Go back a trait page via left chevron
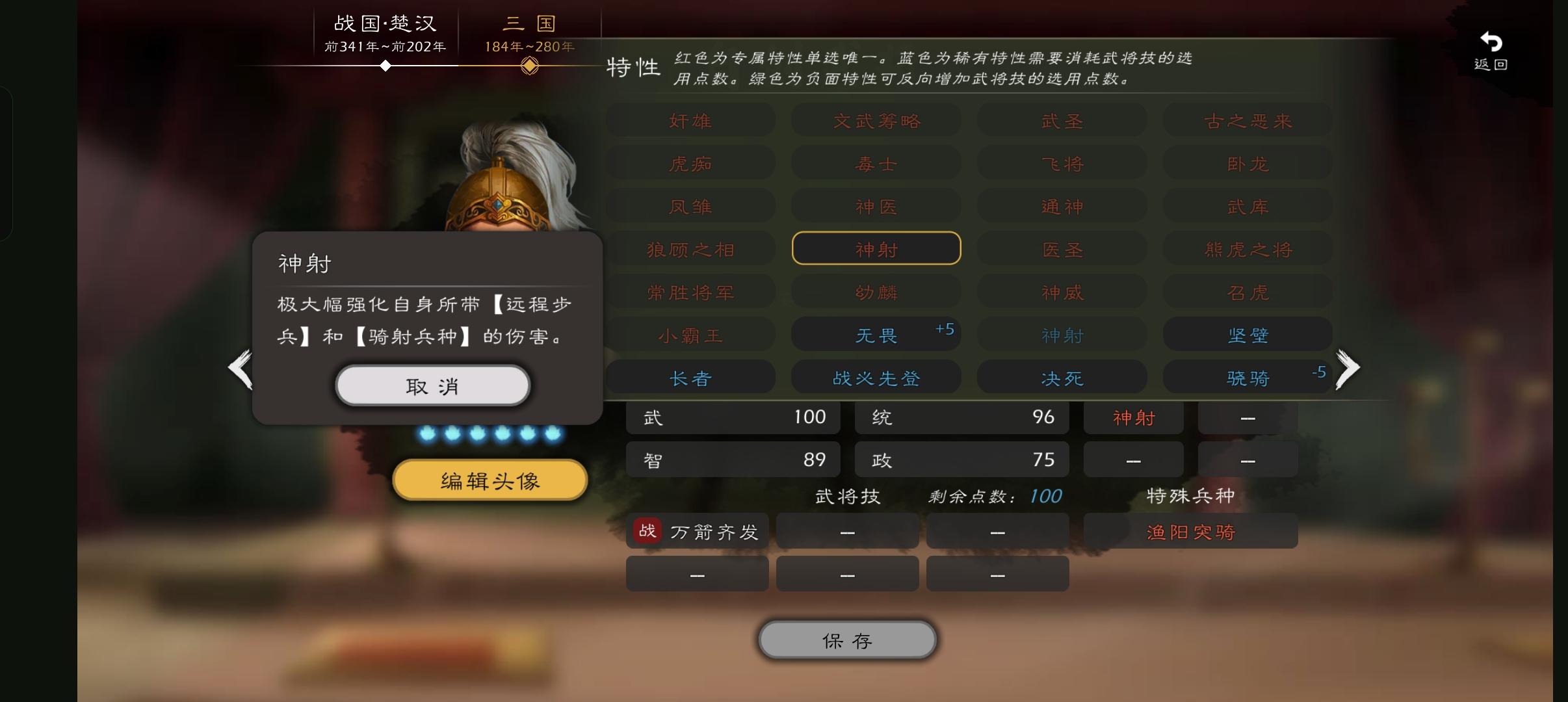Image resolution: width=1568 pixels, height=702 pixels. coord(241,369)
